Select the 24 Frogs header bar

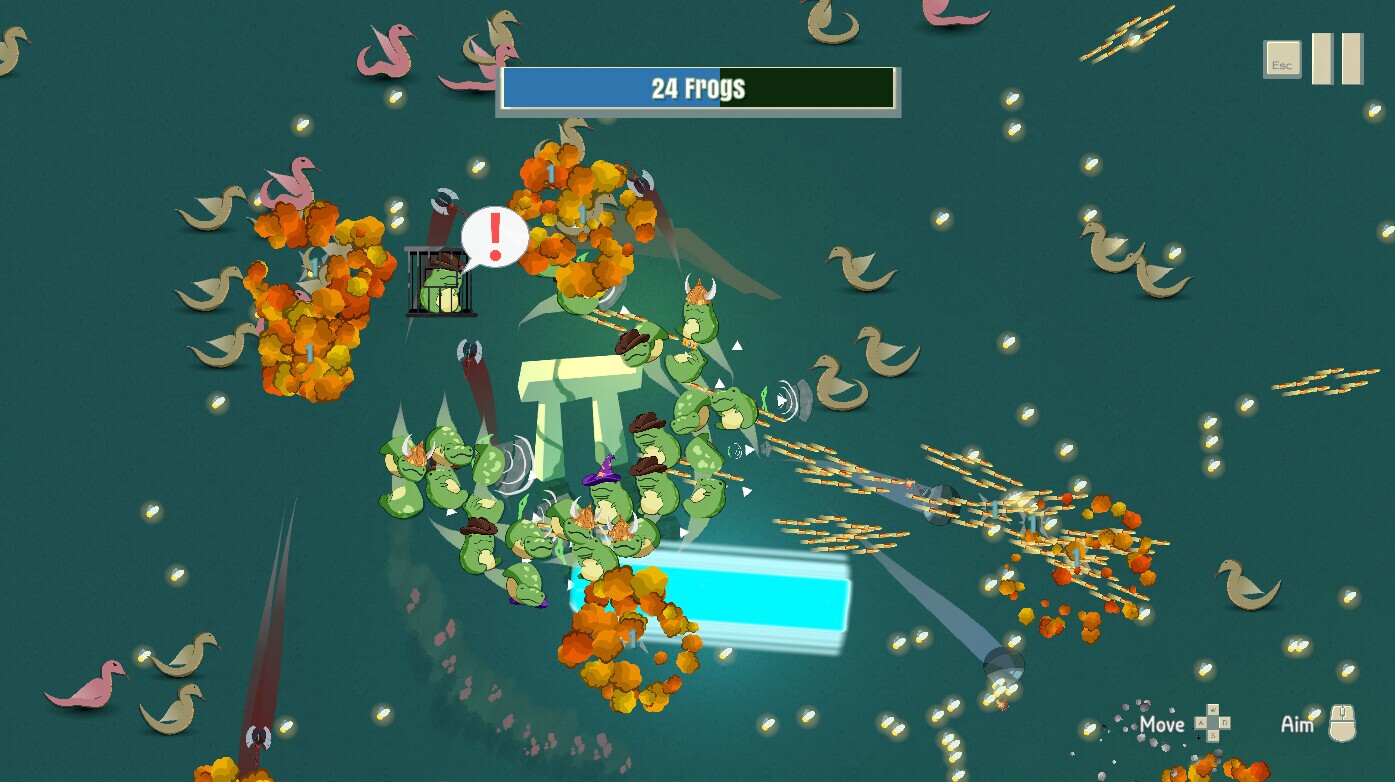(x=697, y=88)
